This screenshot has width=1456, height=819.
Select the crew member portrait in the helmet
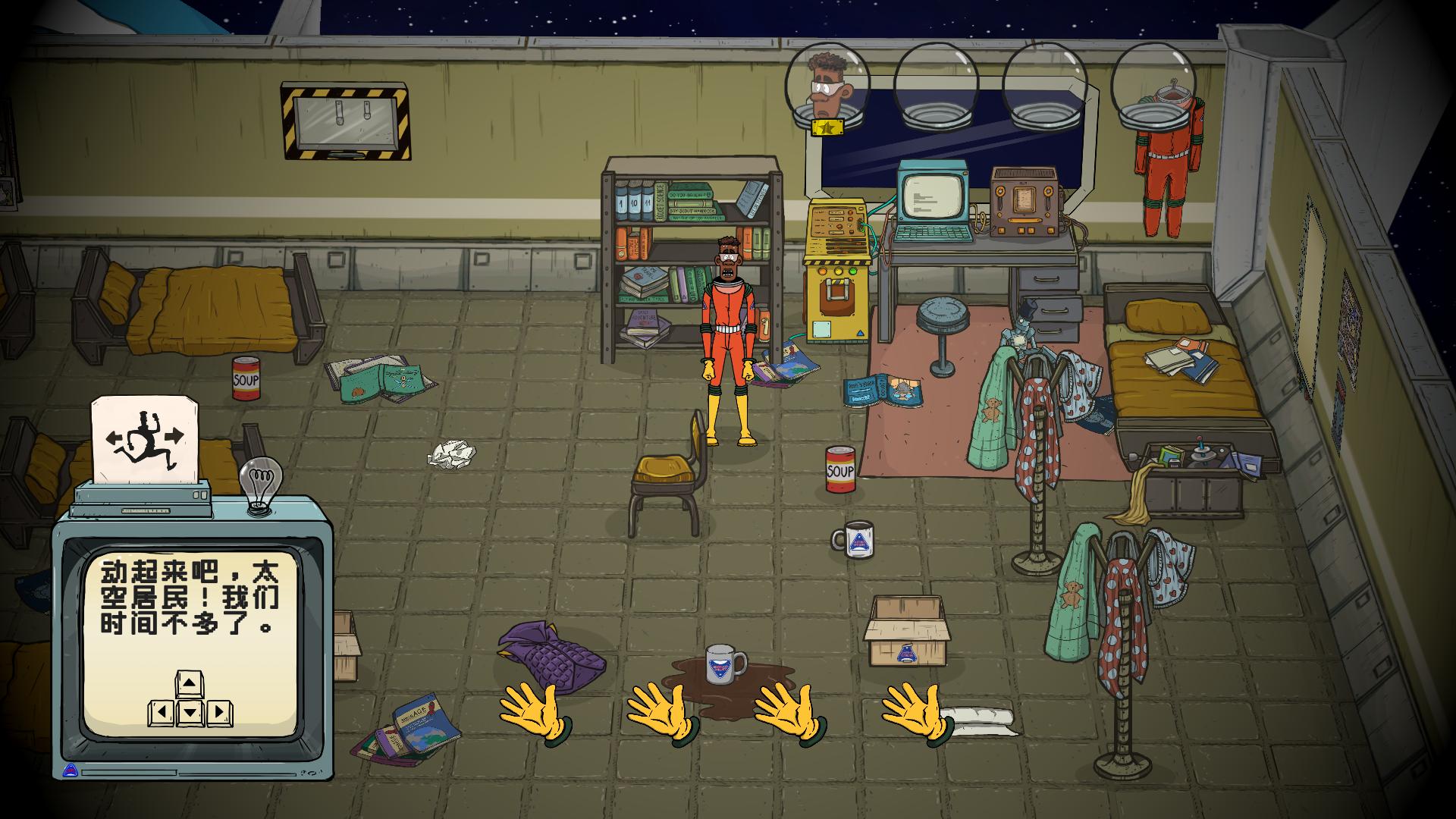pyautogui.click(x=827, y=85)
